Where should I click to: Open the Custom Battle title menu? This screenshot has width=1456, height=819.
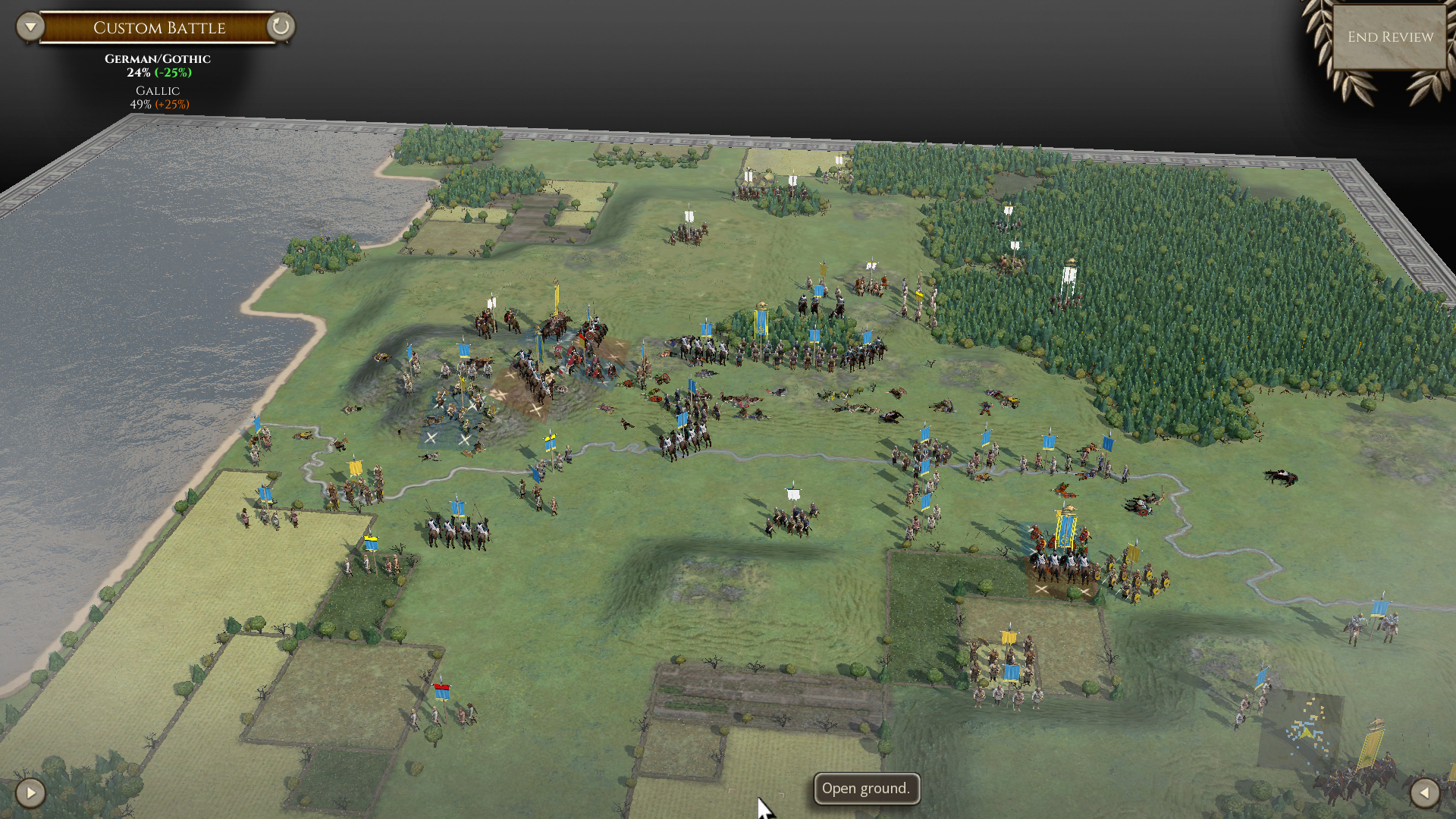pyautogui.click(x=158, y=27)
